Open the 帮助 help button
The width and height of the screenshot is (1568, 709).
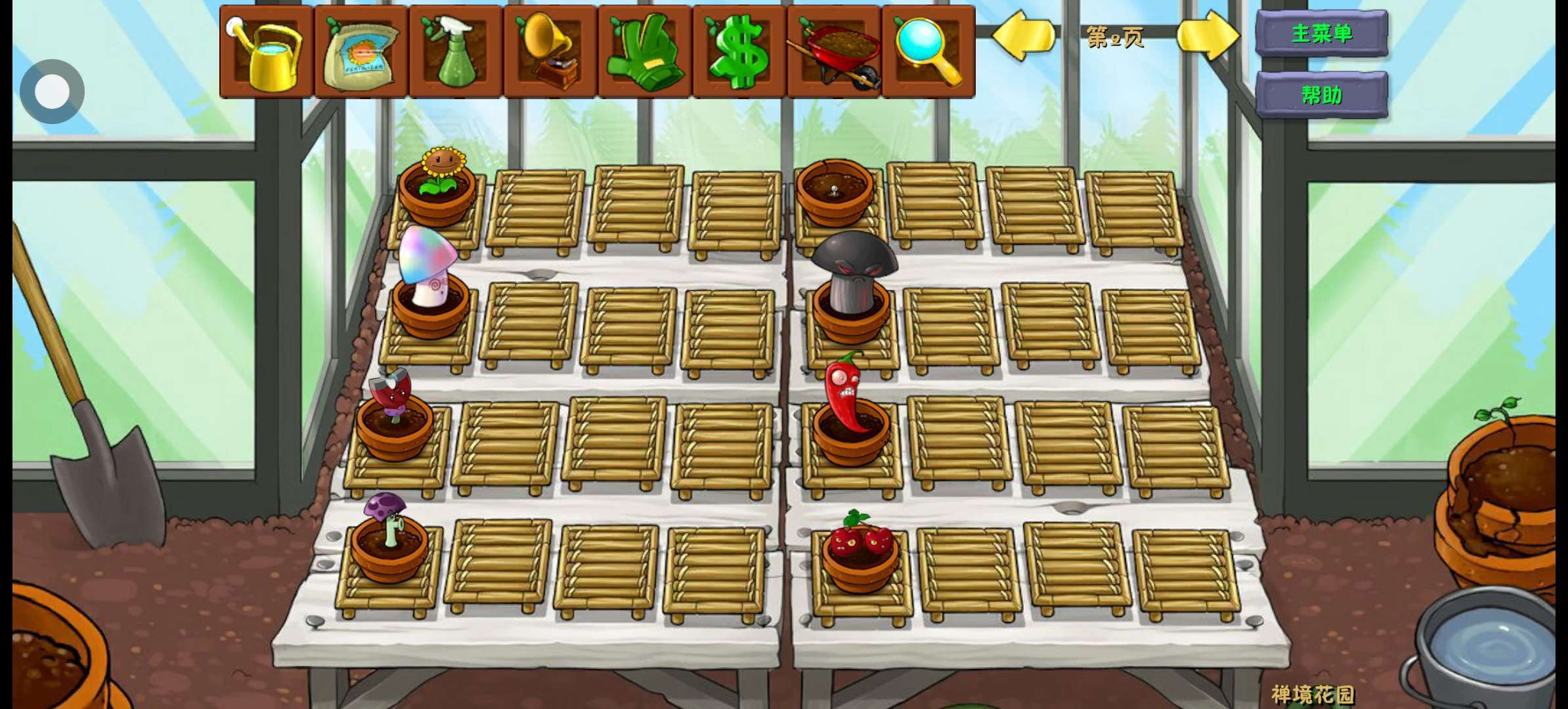pyautogui.click(x=1321, y=95)
